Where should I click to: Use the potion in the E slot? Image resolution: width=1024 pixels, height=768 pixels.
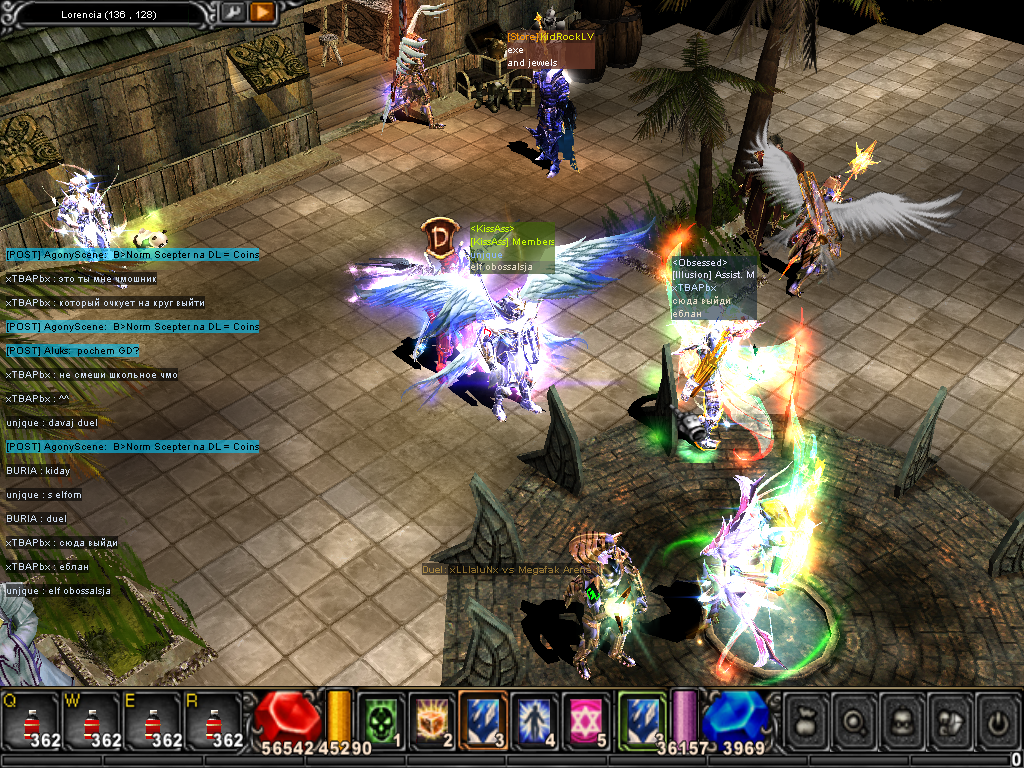point(152,720)
